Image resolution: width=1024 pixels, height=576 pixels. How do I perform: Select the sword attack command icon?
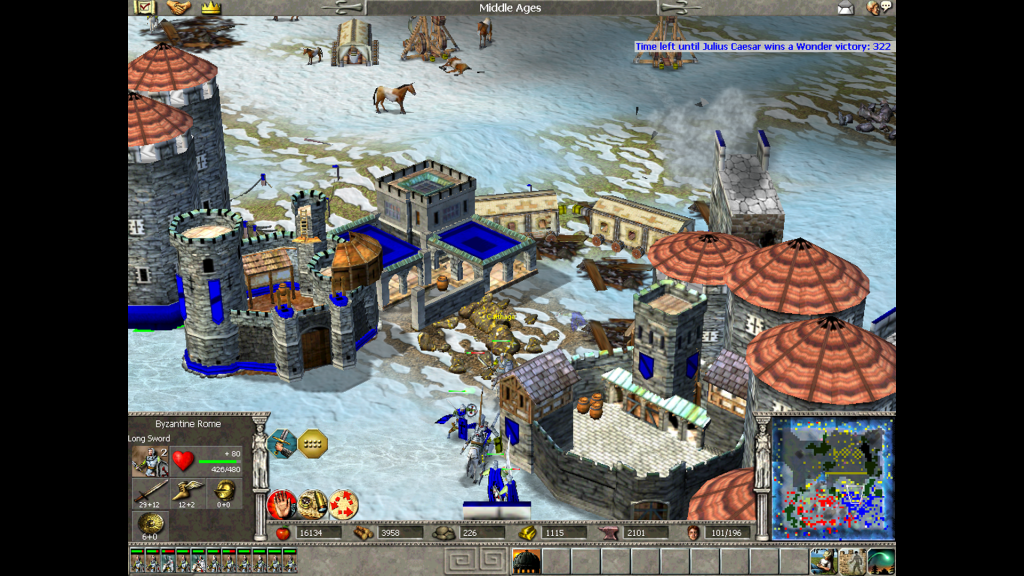pos(283,441)
